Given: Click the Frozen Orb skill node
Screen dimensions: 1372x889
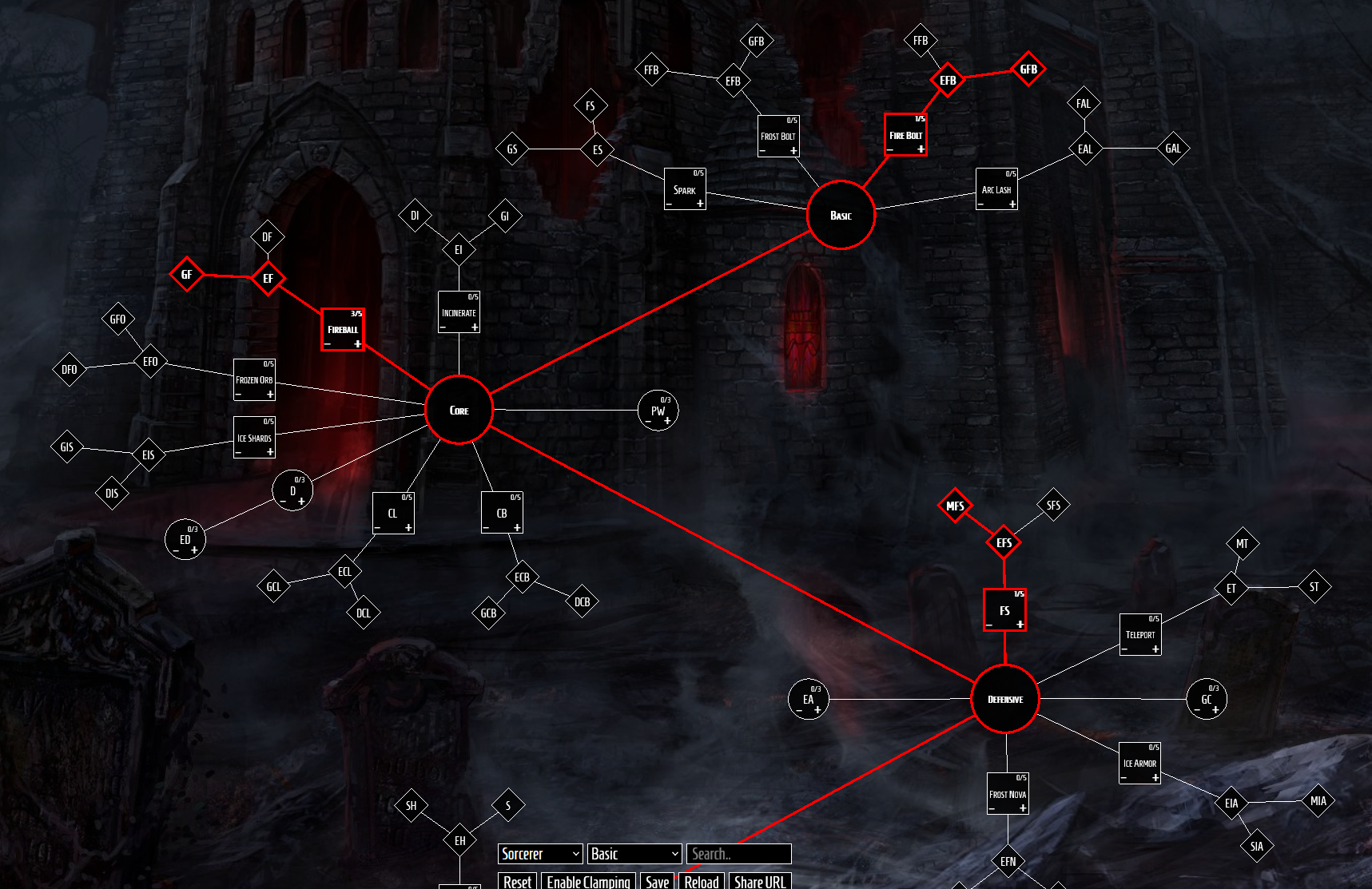Looking at the screenshot, I should point(254,379).
